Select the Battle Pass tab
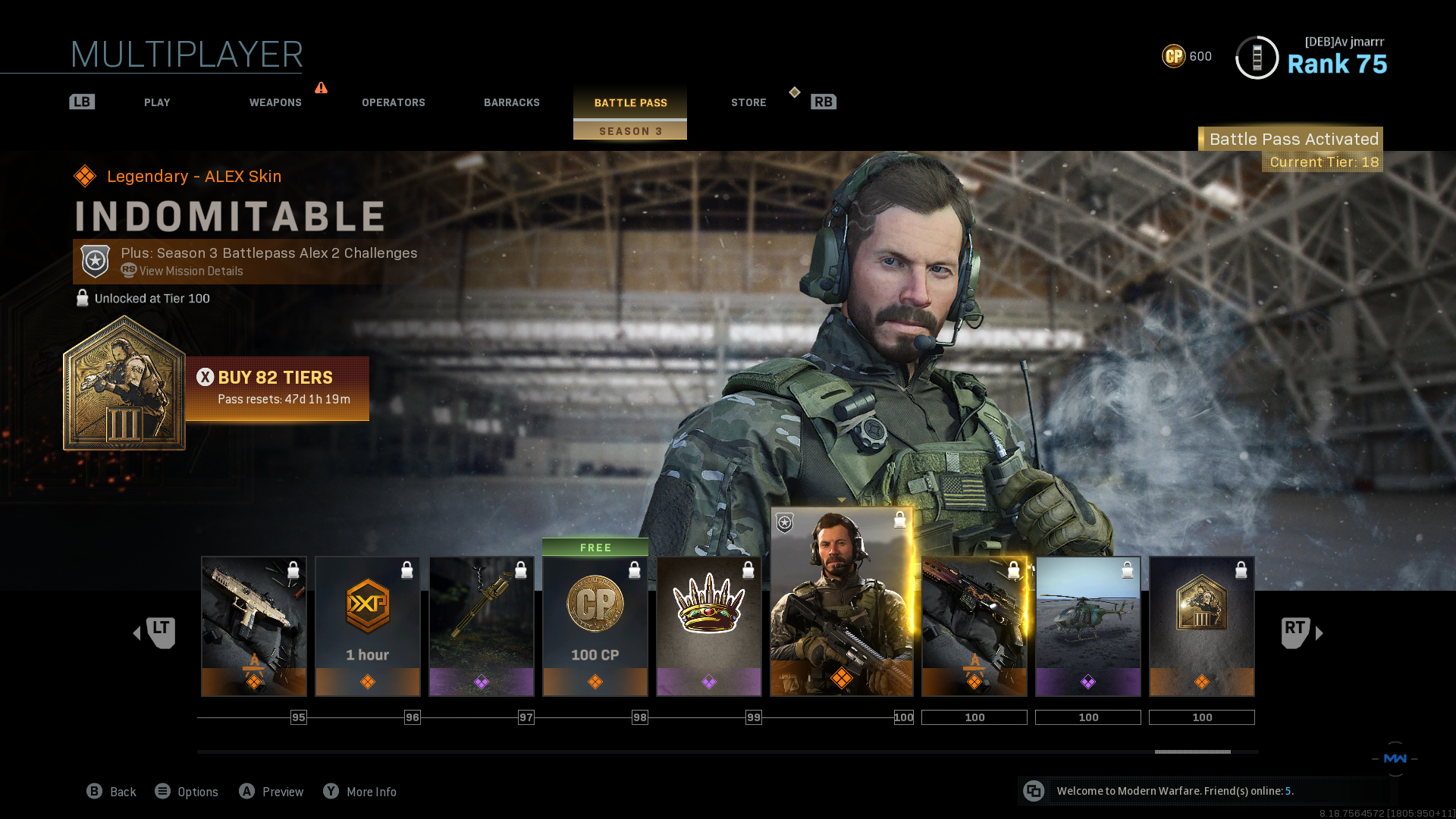The image size is (1456, 819). tap(630, 102)
